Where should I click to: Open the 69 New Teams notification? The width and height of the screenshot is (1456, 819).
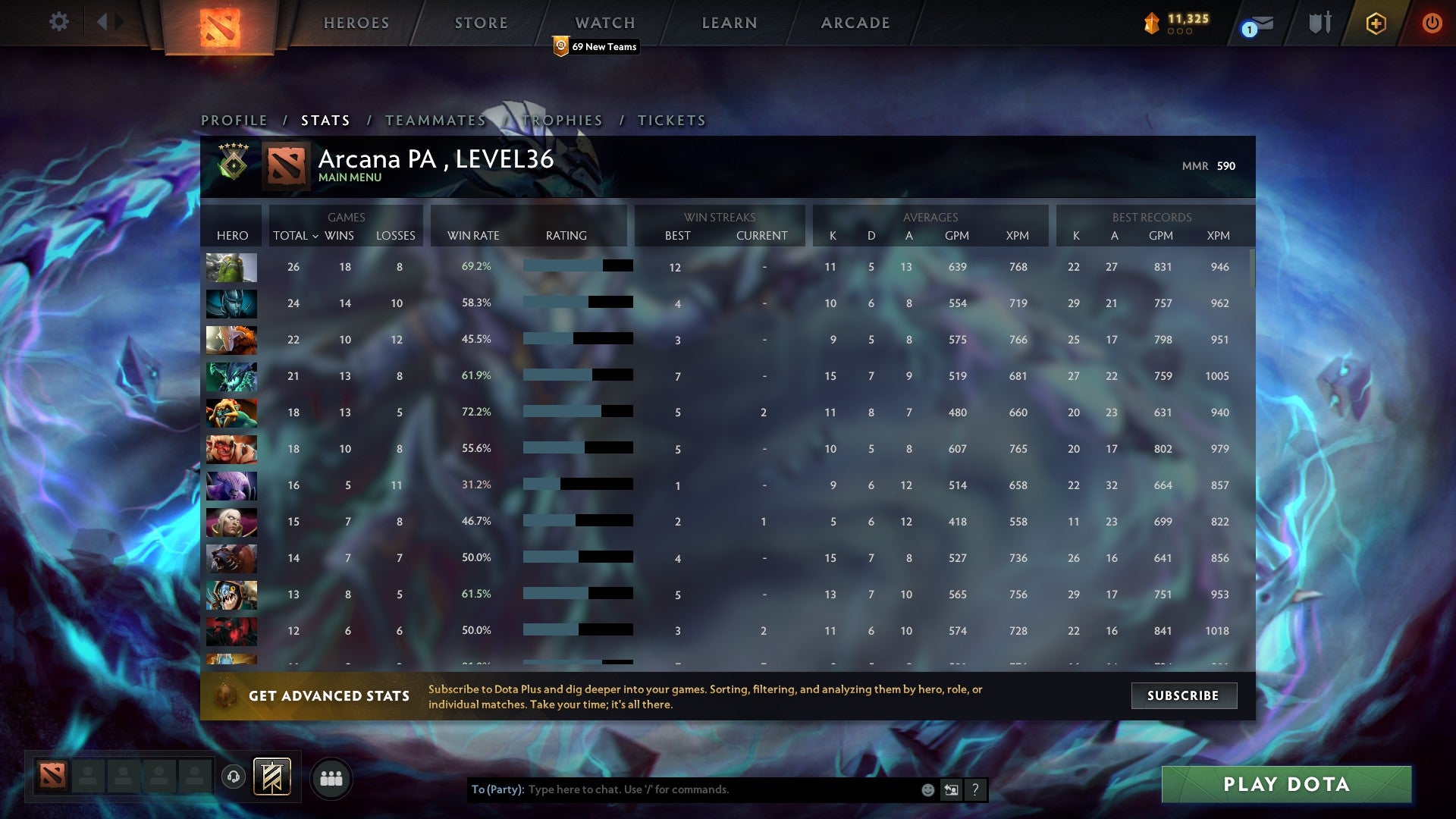point(595,46)
